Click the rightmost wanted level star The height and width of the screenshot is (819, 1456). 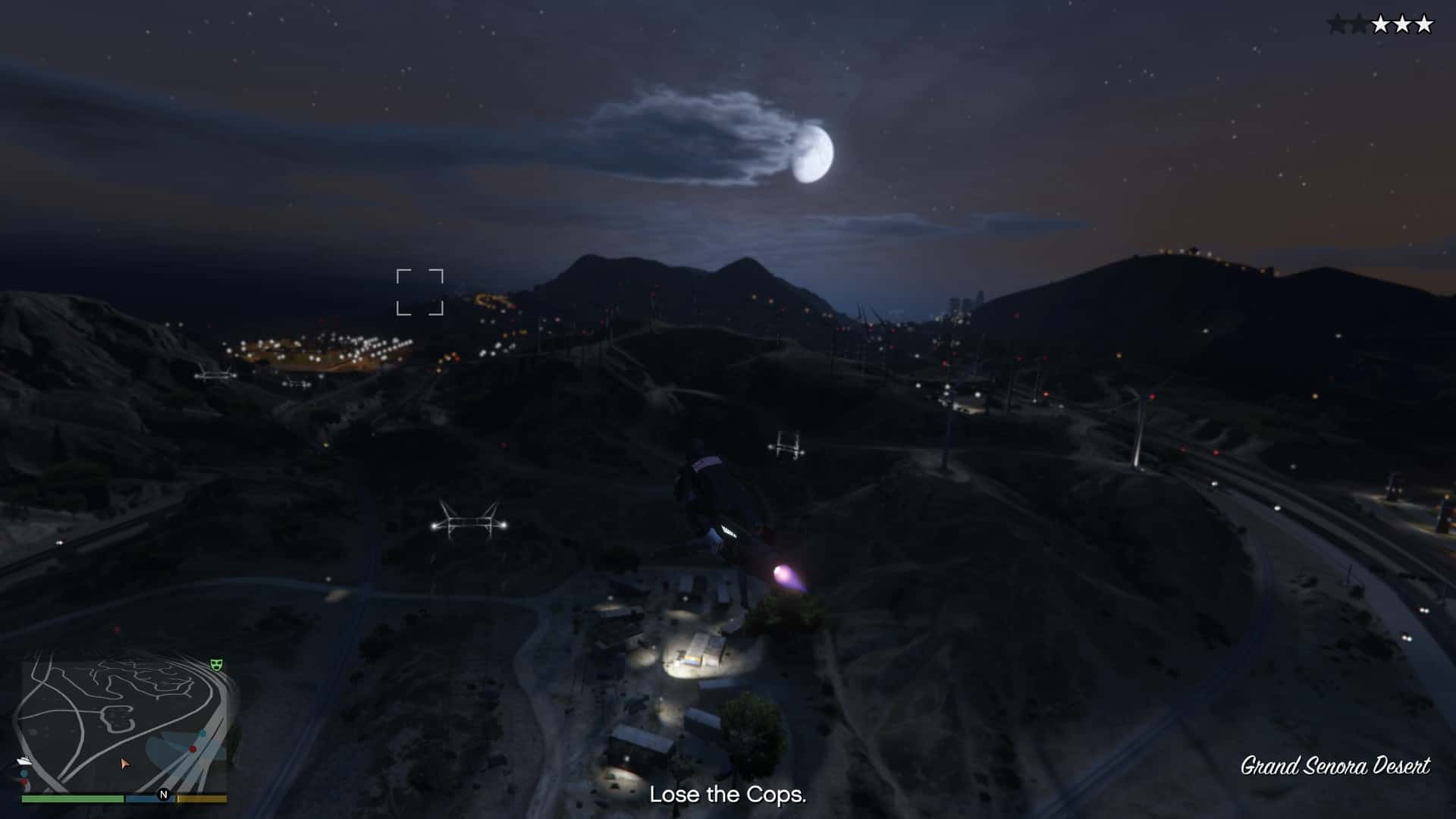coord(1424,24)
